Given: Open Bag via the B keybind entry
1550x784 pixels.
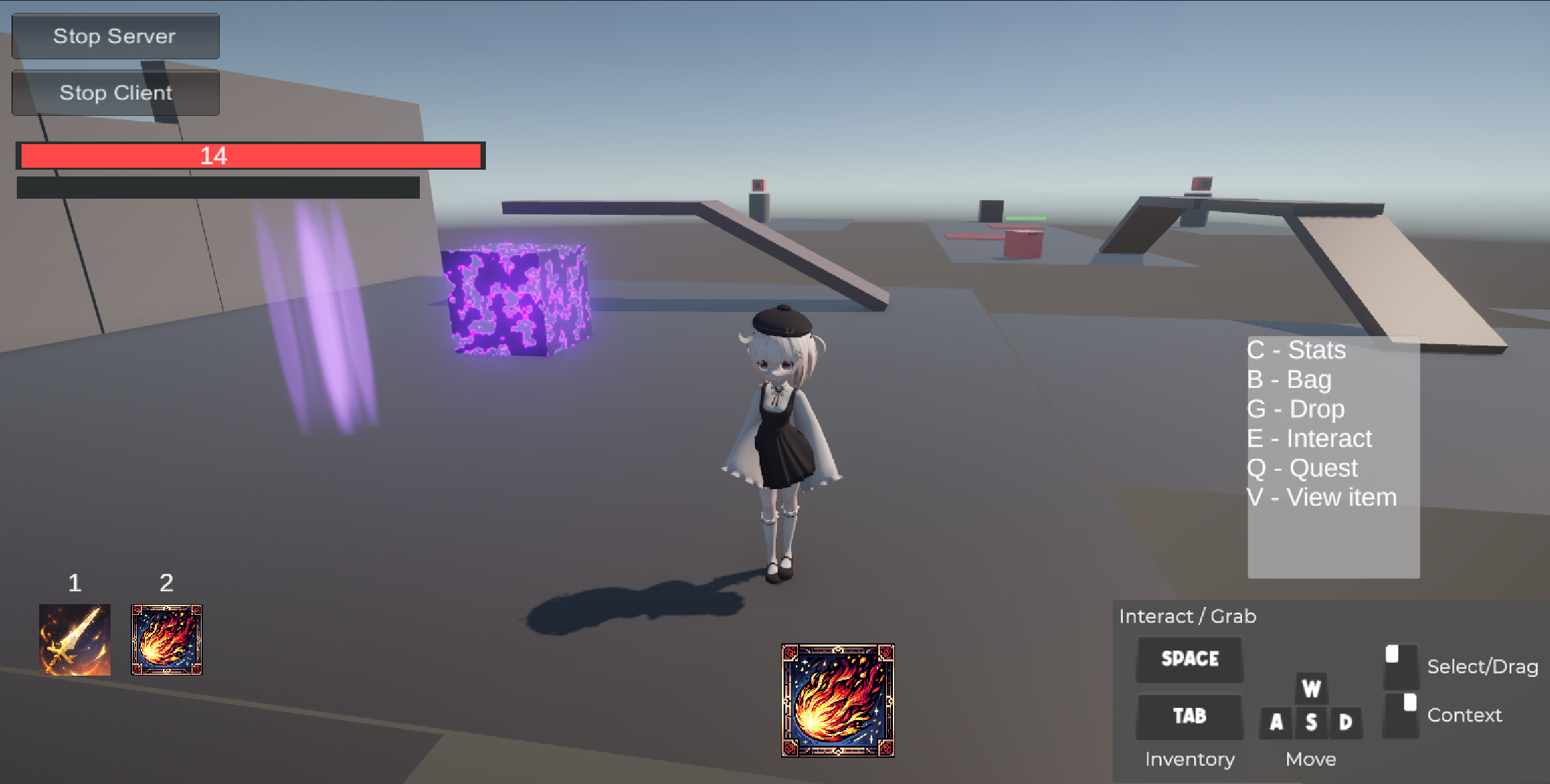Looking at the screenshot, I should (1289, 379).
